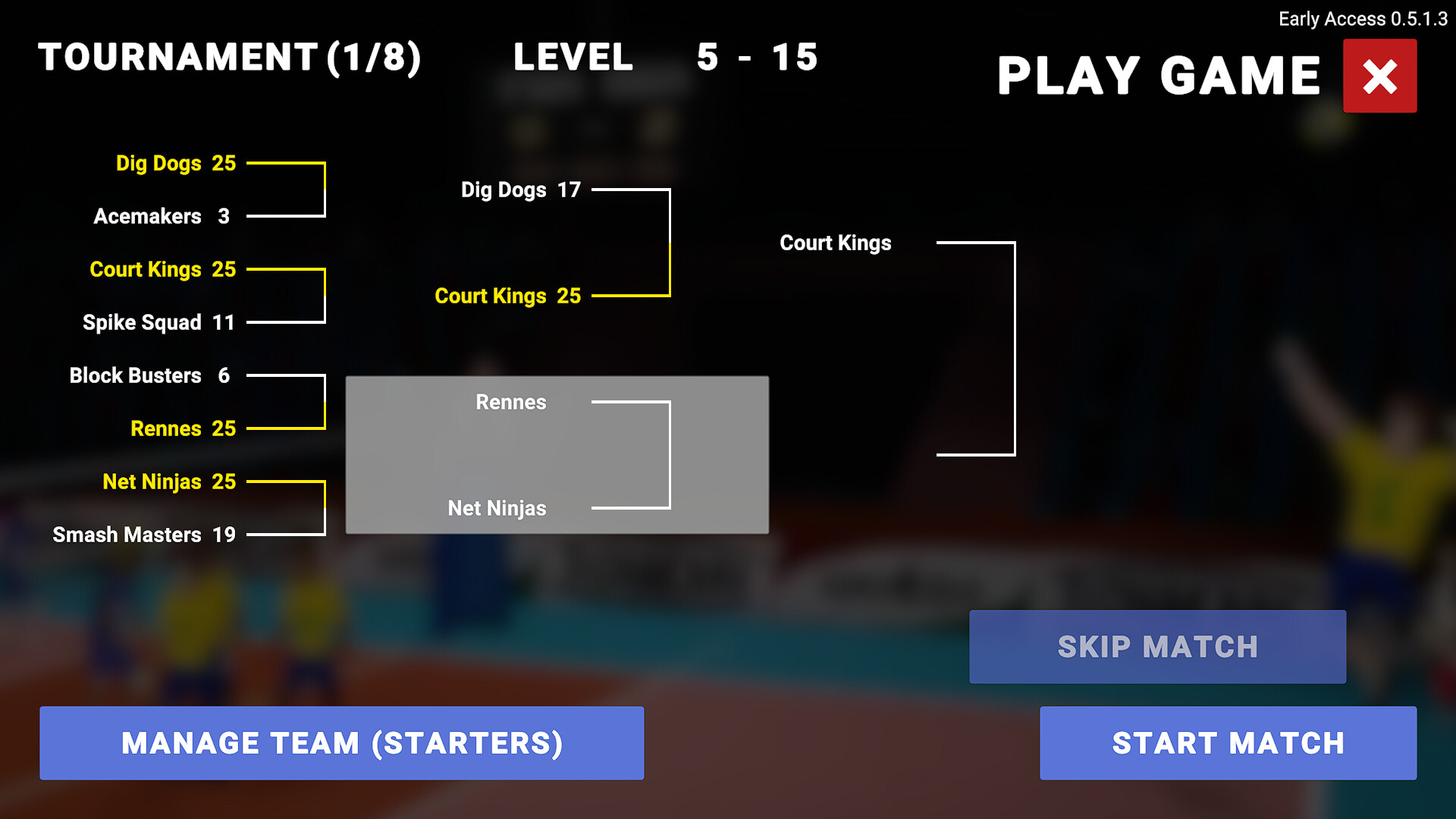1456x819 pixels.
Task: Click Court Kings in the first round
Action: pos(146,269)
